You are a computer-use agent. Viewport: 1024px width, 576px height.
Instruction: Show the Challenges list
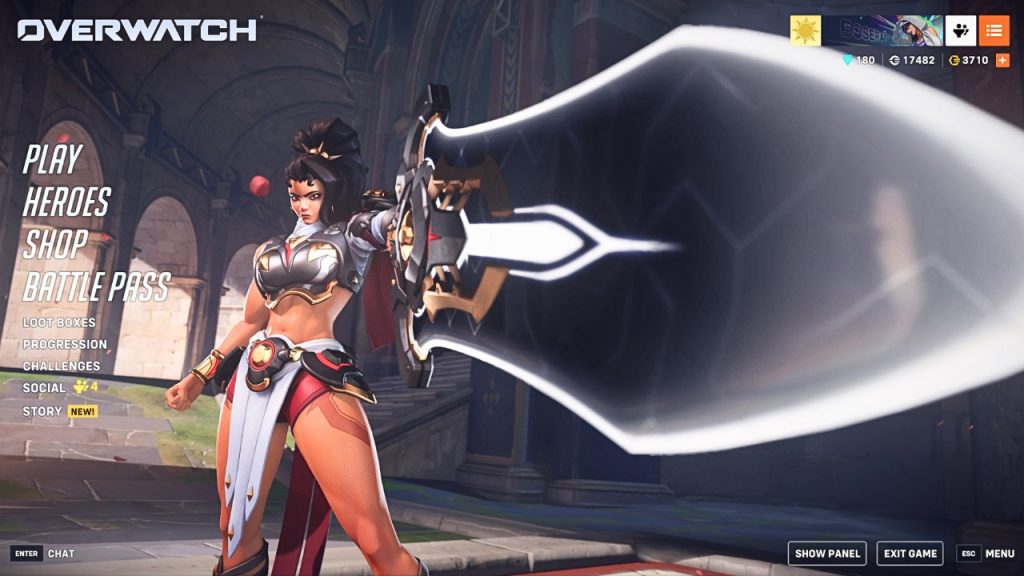62,366
